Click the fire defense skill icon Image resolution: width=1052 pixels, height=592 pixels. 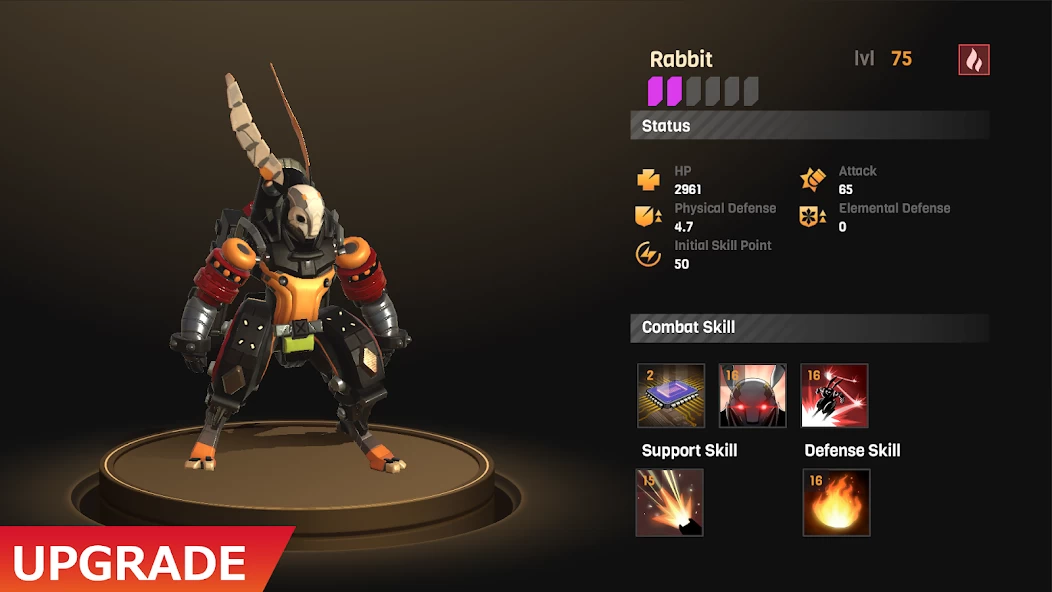tap(836, 503)
